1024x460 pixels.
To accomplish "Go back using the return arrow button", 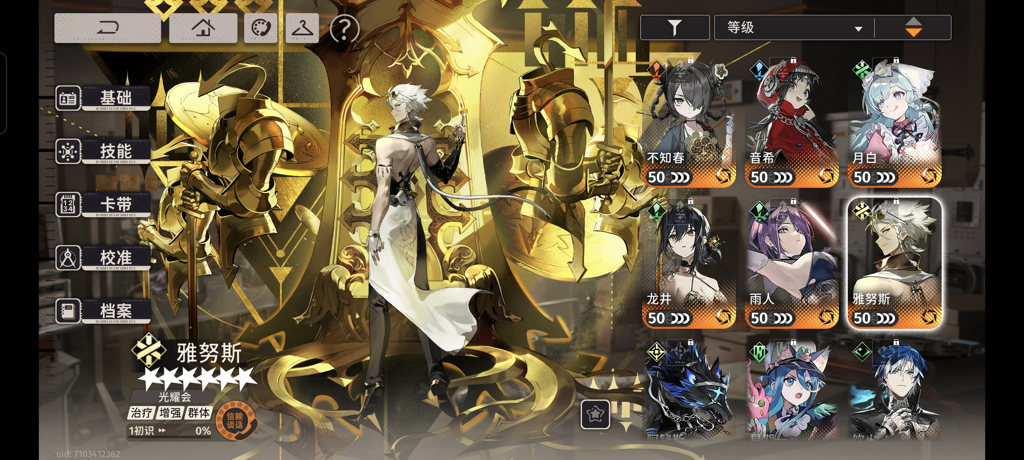I will click(107, 28).
